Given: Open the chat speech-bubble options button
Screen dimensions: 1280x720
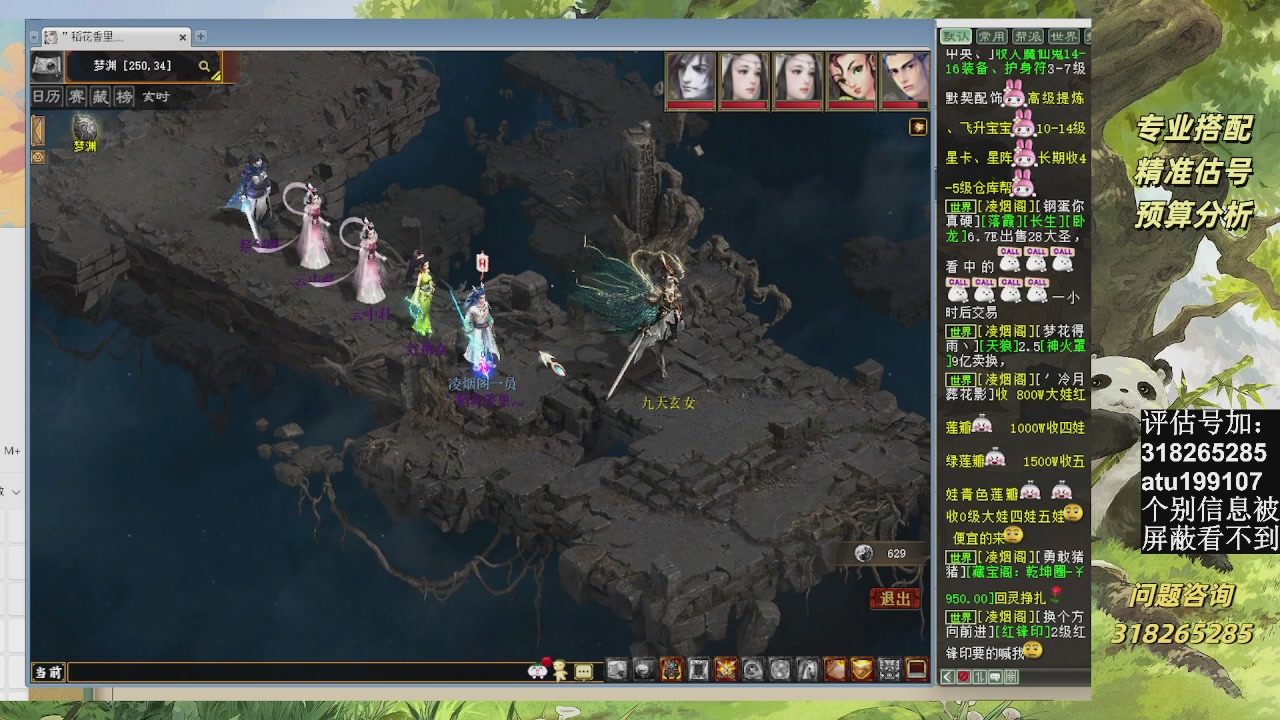Looking at the screenshot, I should pyautogui.click(x=583, y=671).
